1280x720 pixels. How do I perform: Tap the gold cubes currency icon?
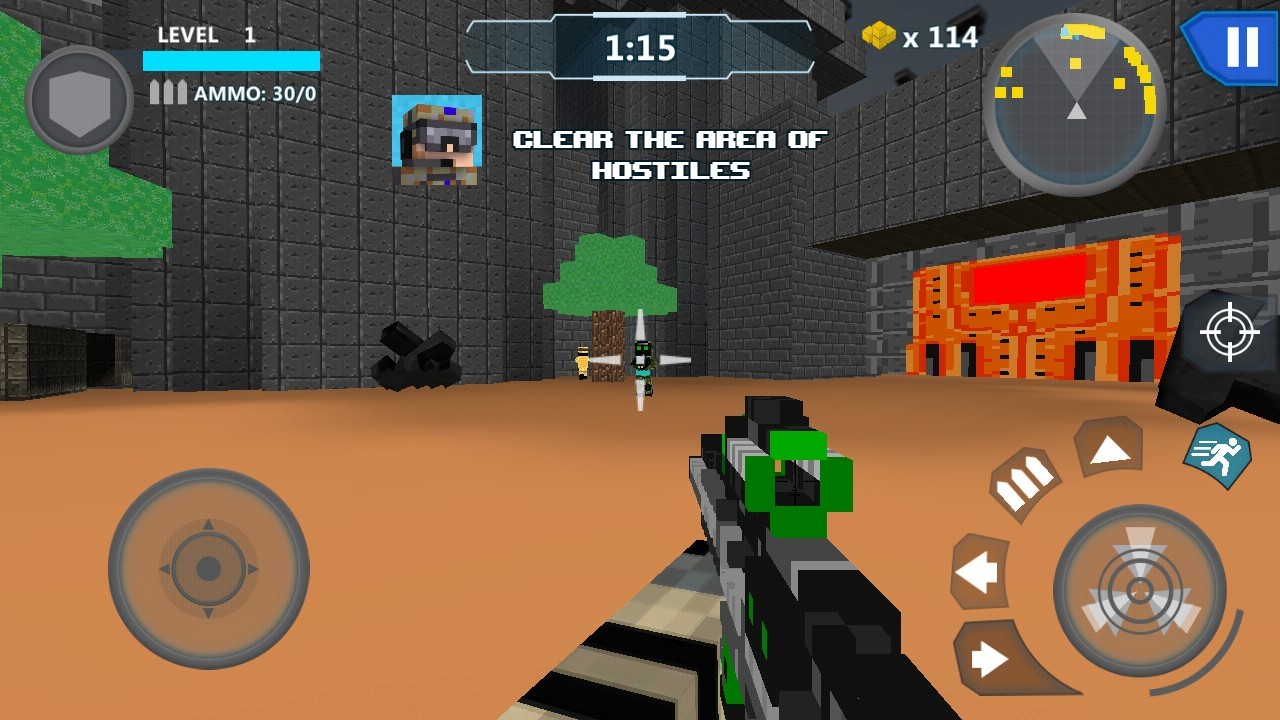click(x=879, y=36)
